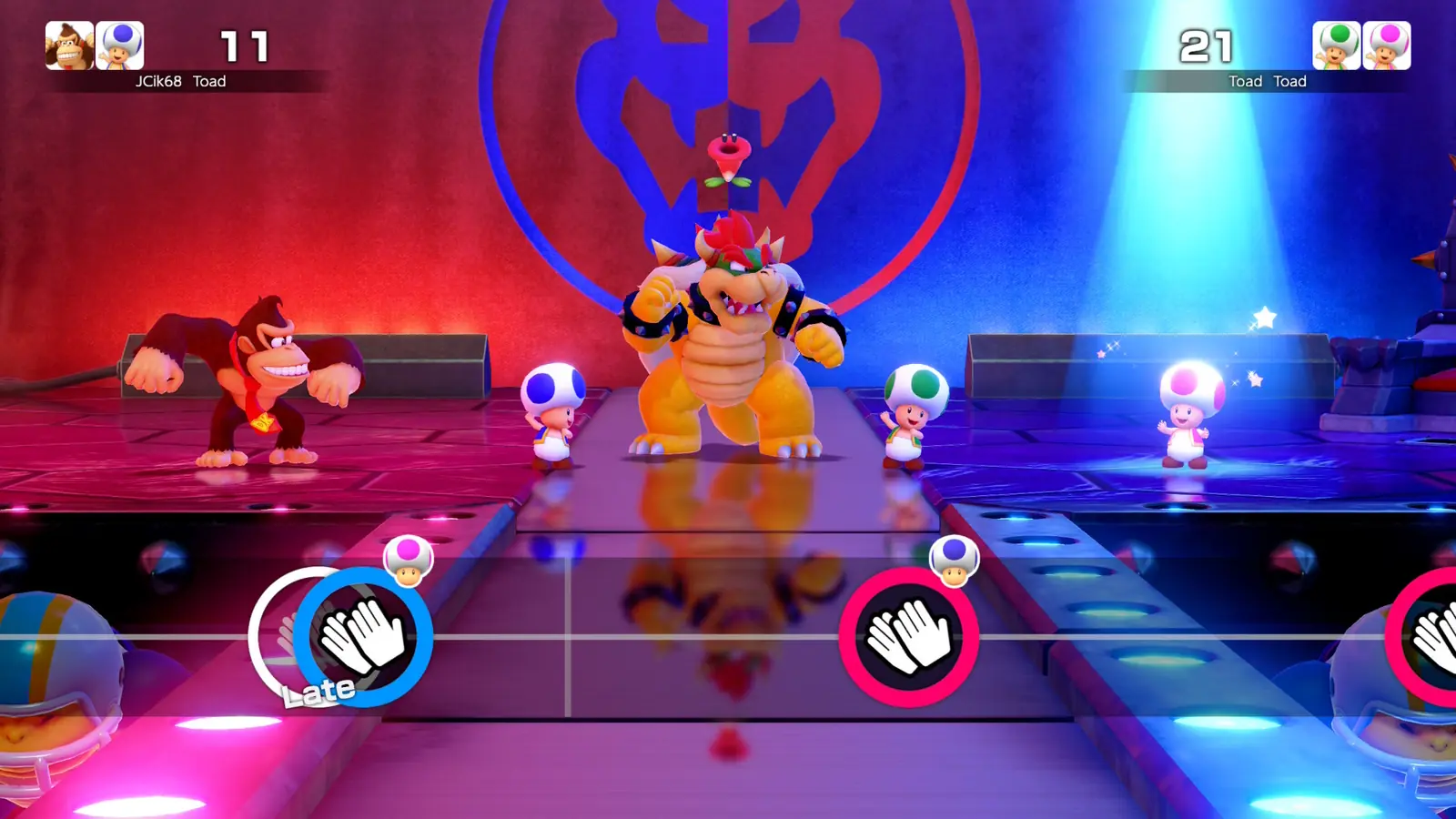Click the Donkey Kong player portrait
The image size is (1456, 819).
click(x=69, y=45)
